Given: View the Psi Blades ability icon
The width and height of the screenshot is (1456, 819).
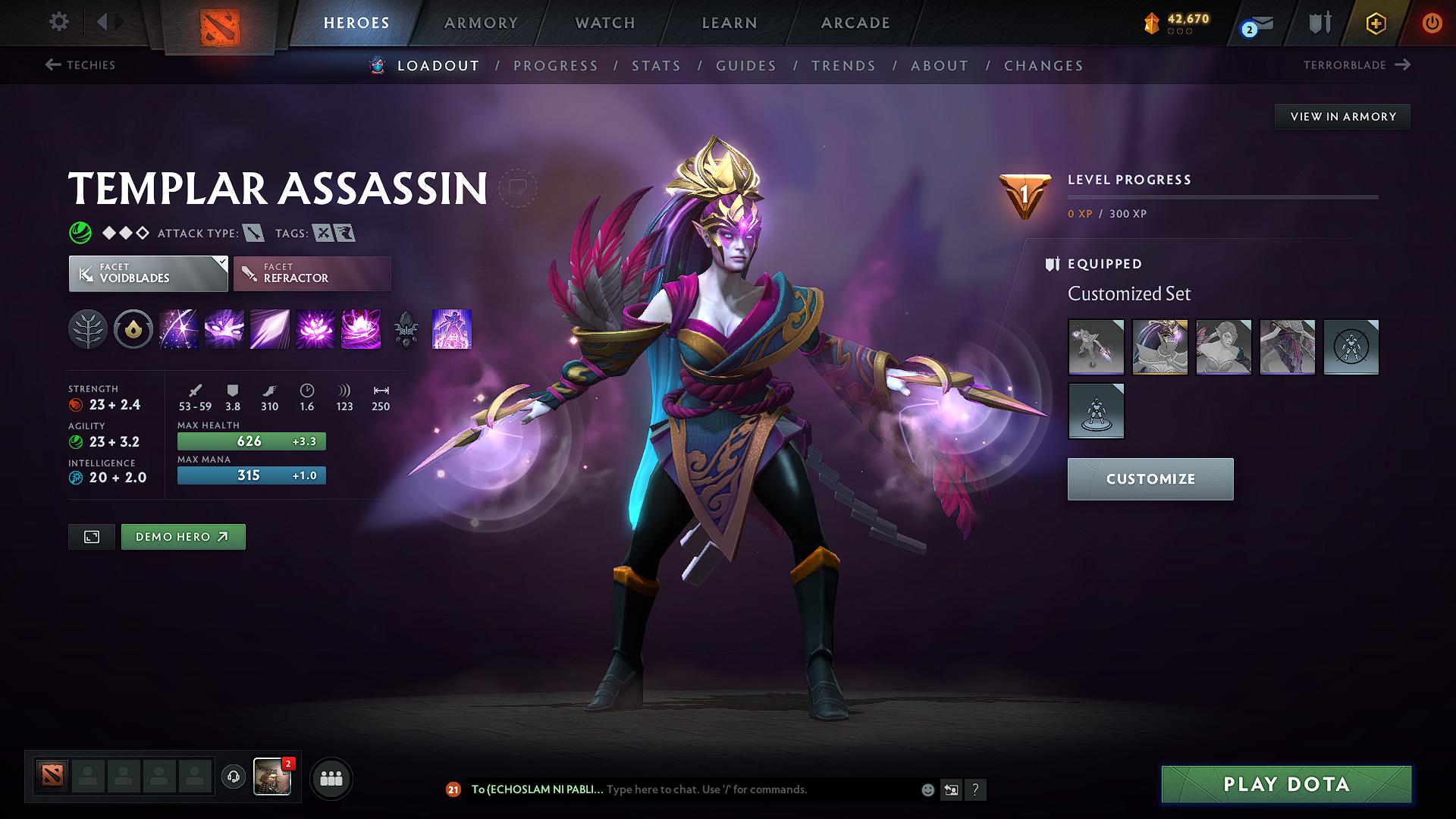Looking at the screenshot, I should pos(269,329).
